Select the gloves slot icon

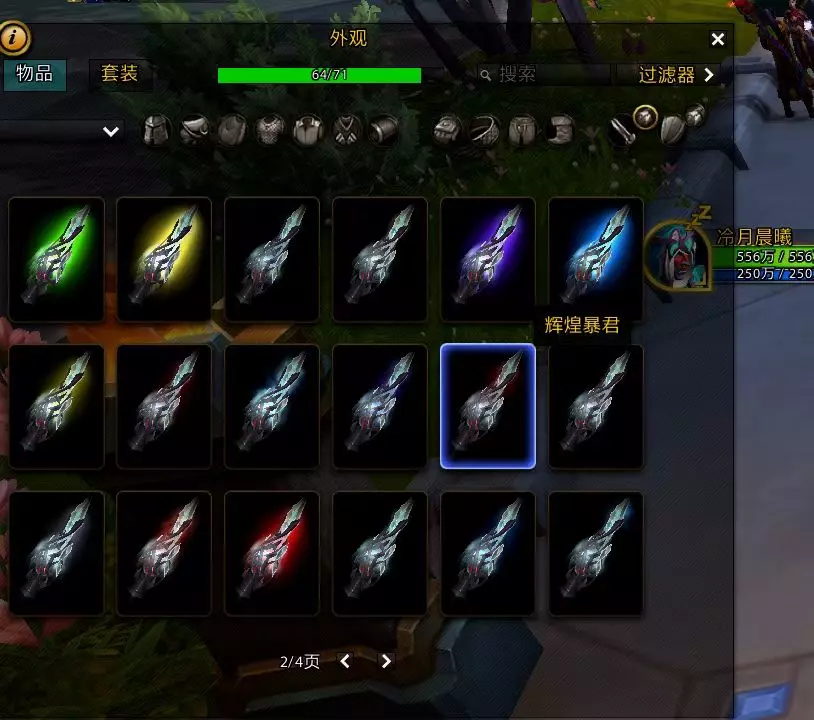(448, 130)
